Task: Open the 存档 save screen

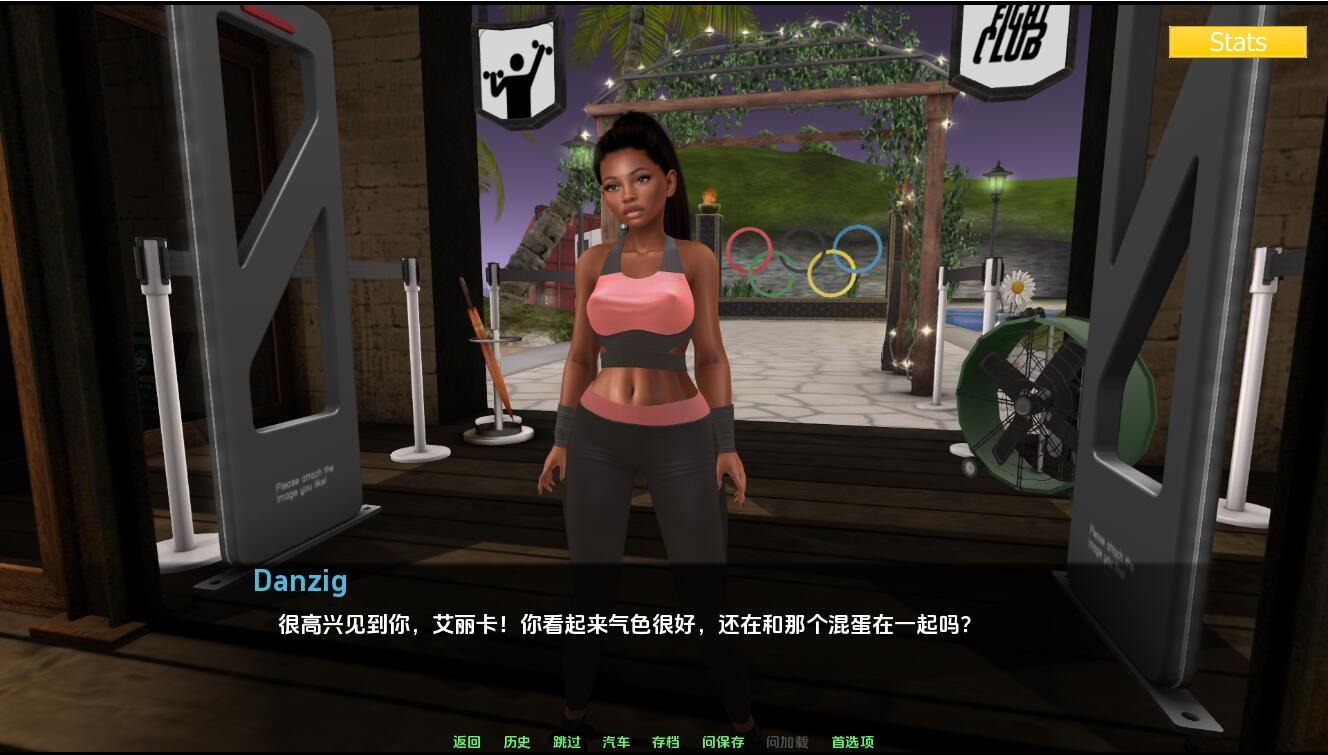Action: coord(666,742)
